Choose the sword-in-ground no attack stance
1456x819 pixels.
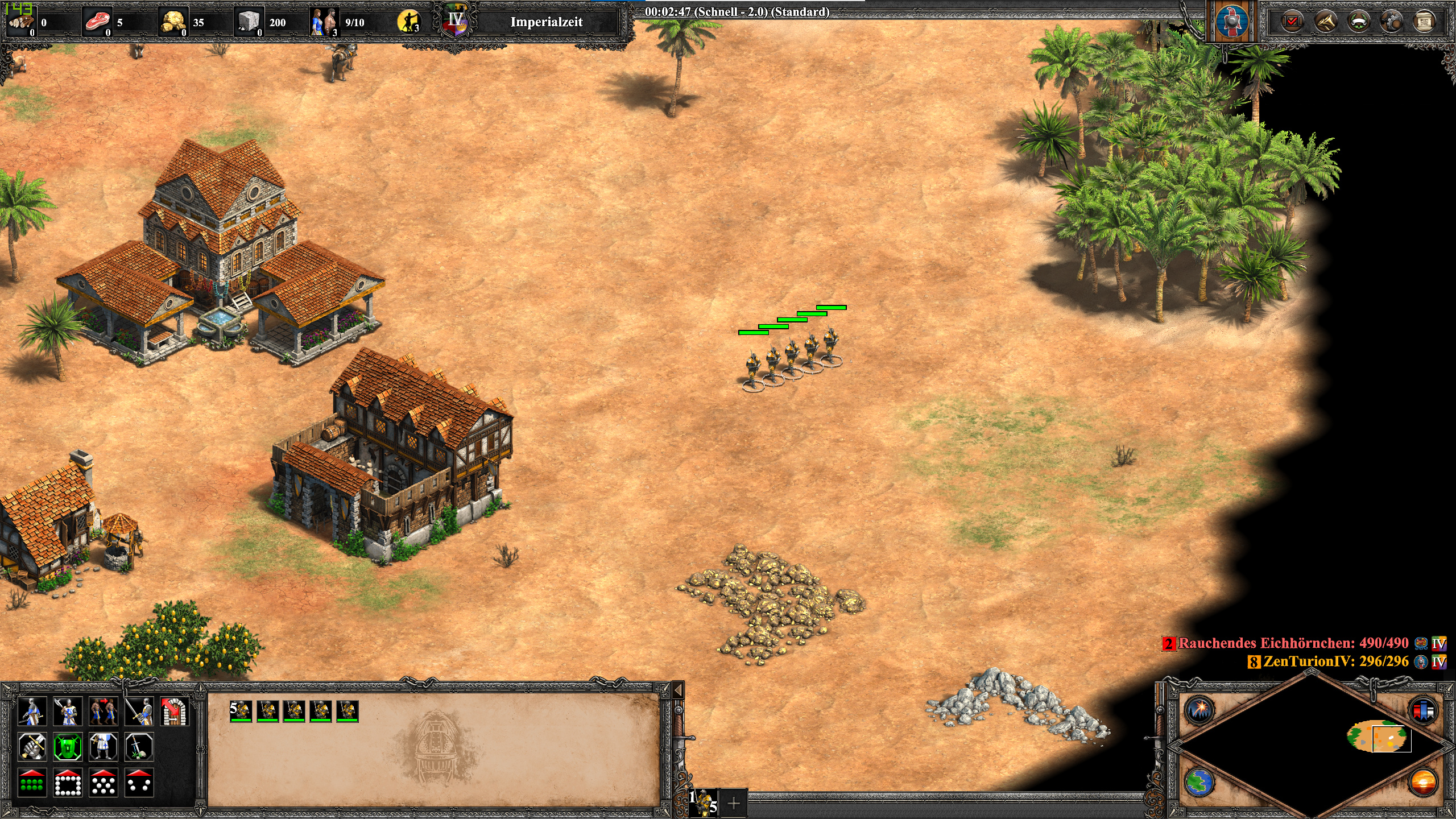(139, 747)
